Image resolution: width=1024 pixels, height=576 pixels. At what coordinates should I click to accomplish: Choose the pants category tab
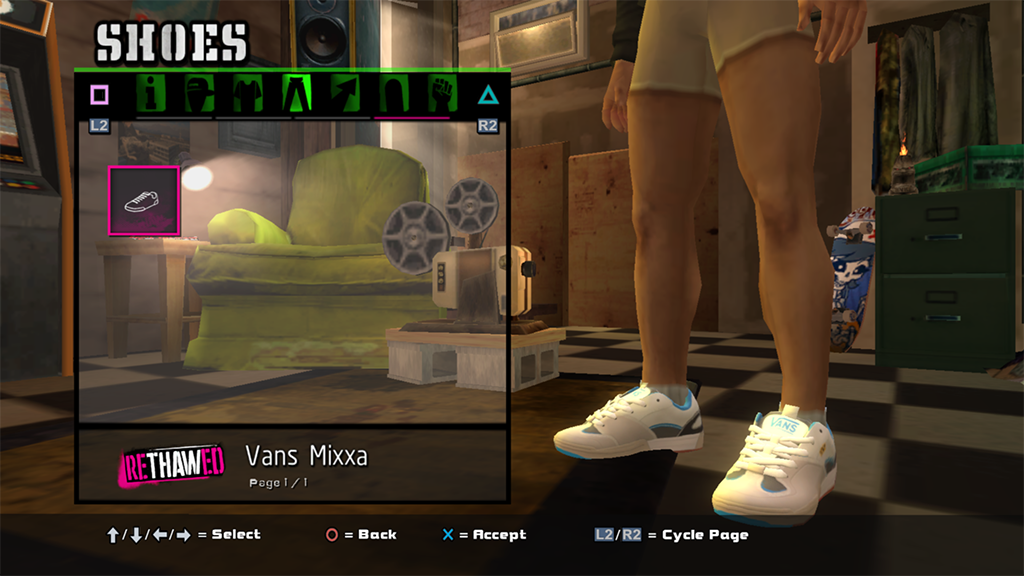pos(298,94)
